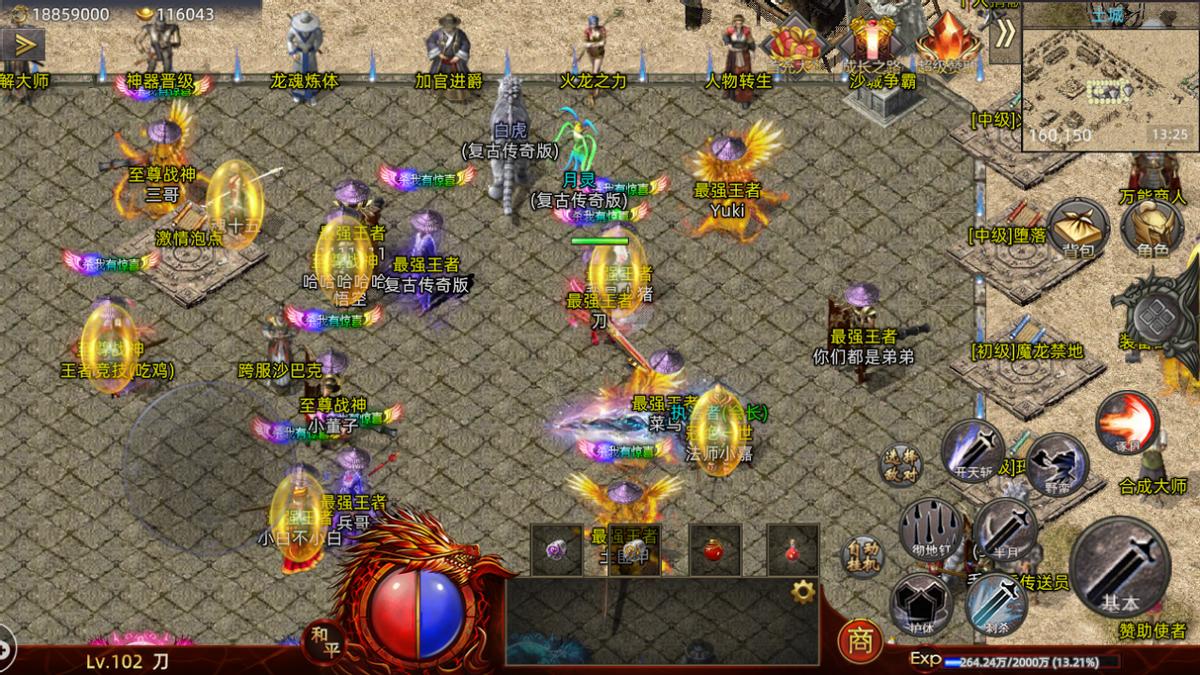Collapse the top-right double-arrow icon bar

pos(1004,34)
